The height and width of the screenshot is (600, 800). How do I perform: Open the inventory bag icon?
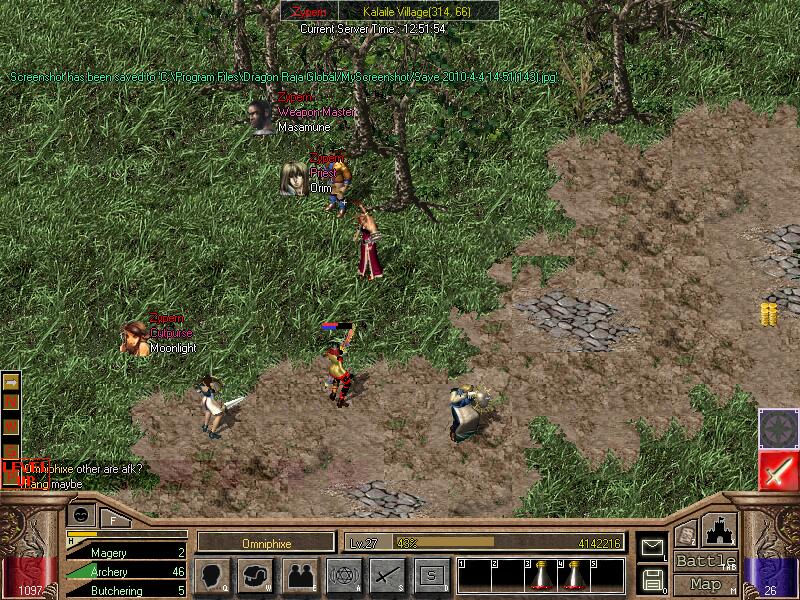(256, 575)
